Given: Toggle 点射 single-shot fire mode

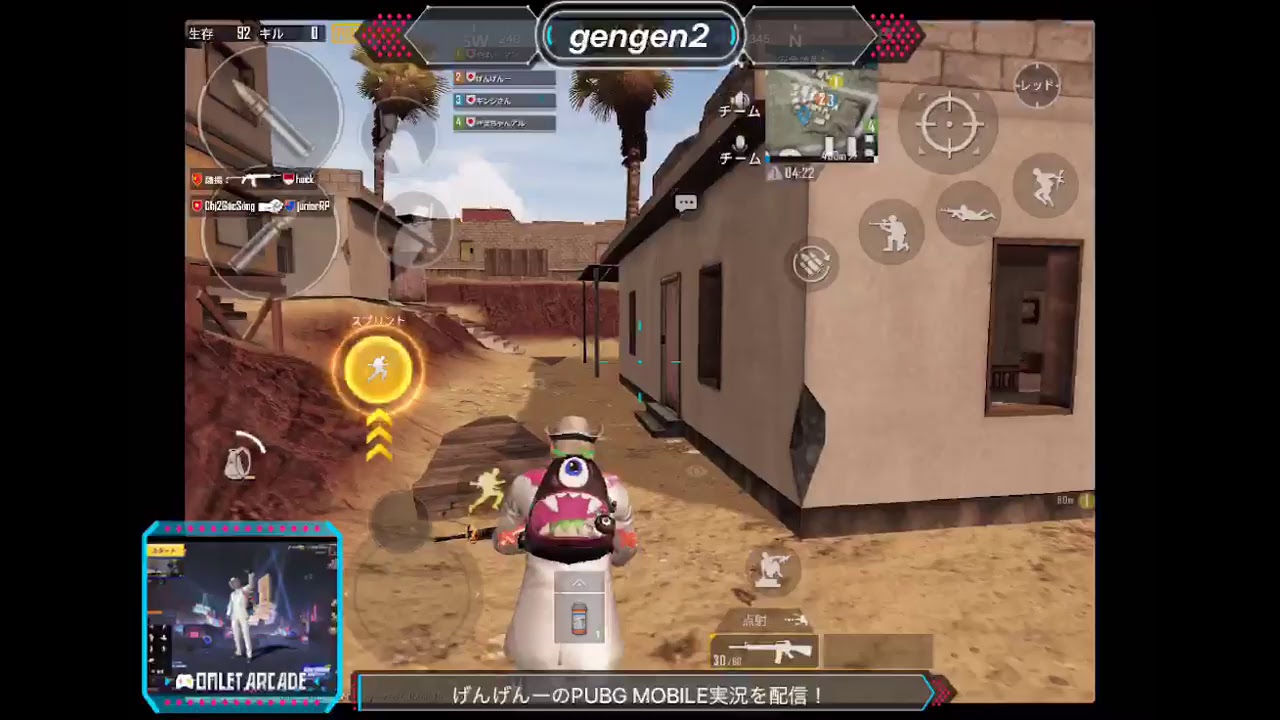Looking at the screenshot, I should [x=756, y=620].
